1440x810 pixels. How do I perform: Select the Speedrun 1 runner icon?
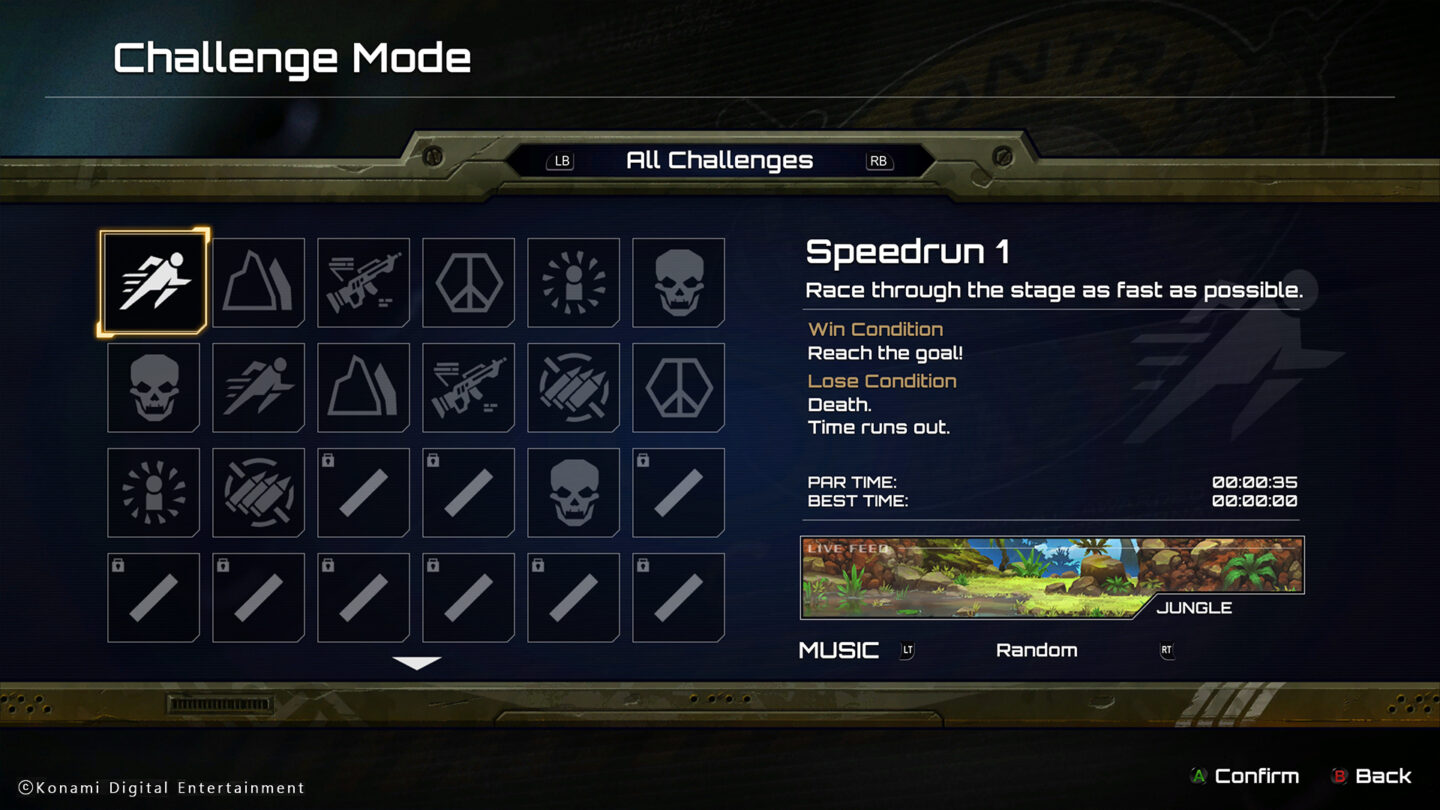pos(153,283)
